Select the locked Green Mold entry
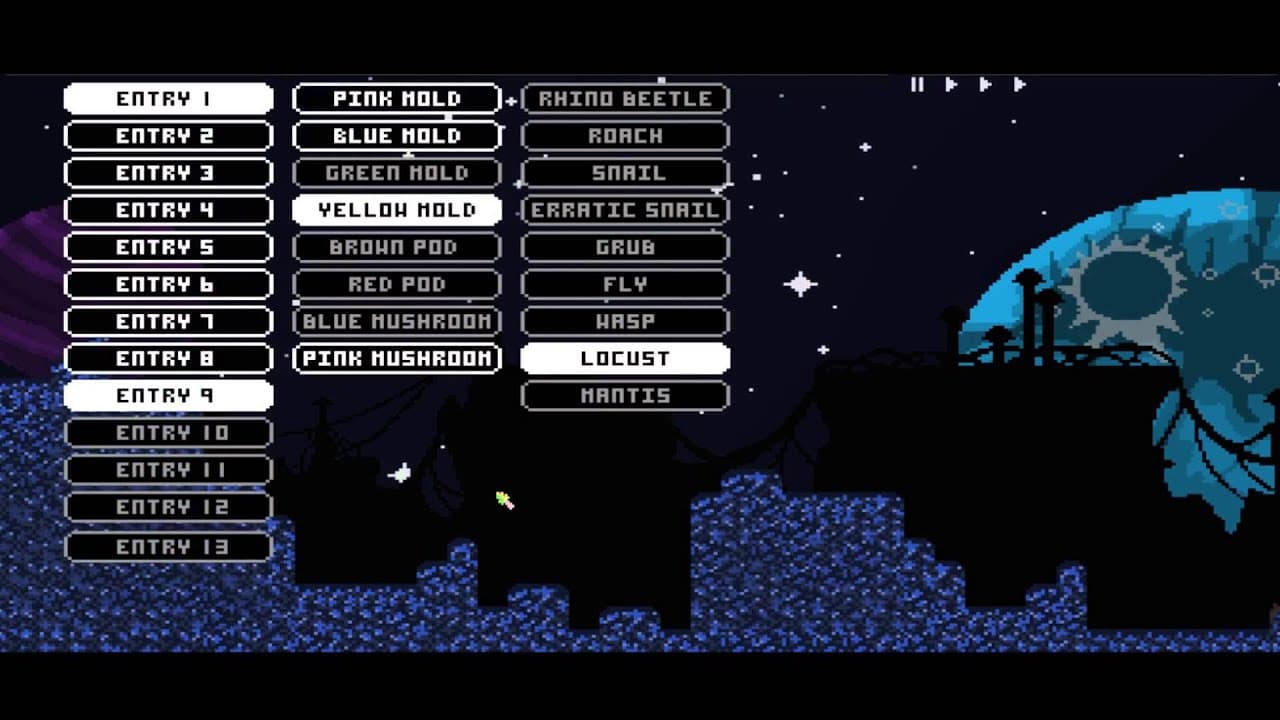1280x720 pixels. (396, 172)
